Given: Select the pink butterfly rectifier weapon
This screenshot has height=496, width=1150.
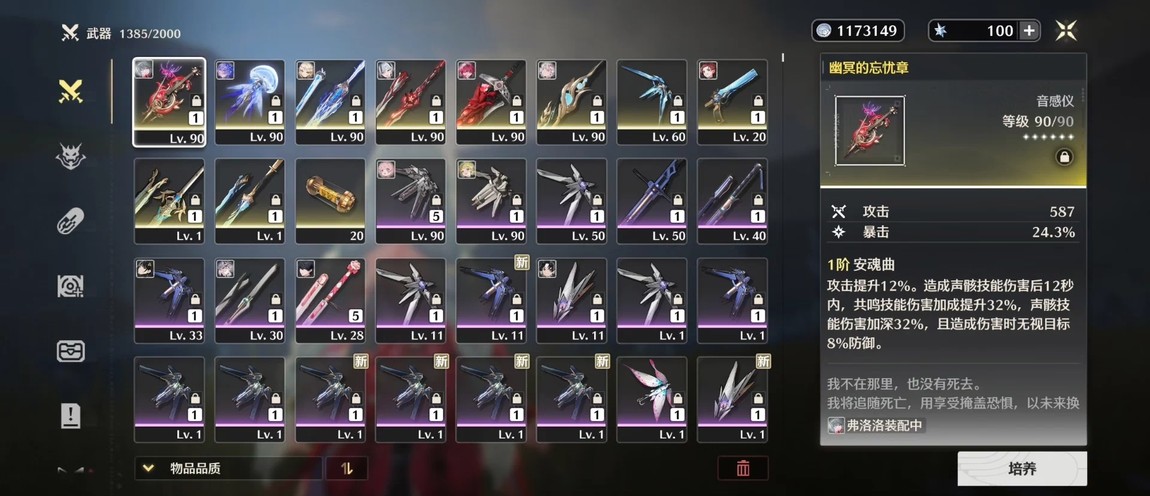Looking at the screenshot, I should pos(652,399).
